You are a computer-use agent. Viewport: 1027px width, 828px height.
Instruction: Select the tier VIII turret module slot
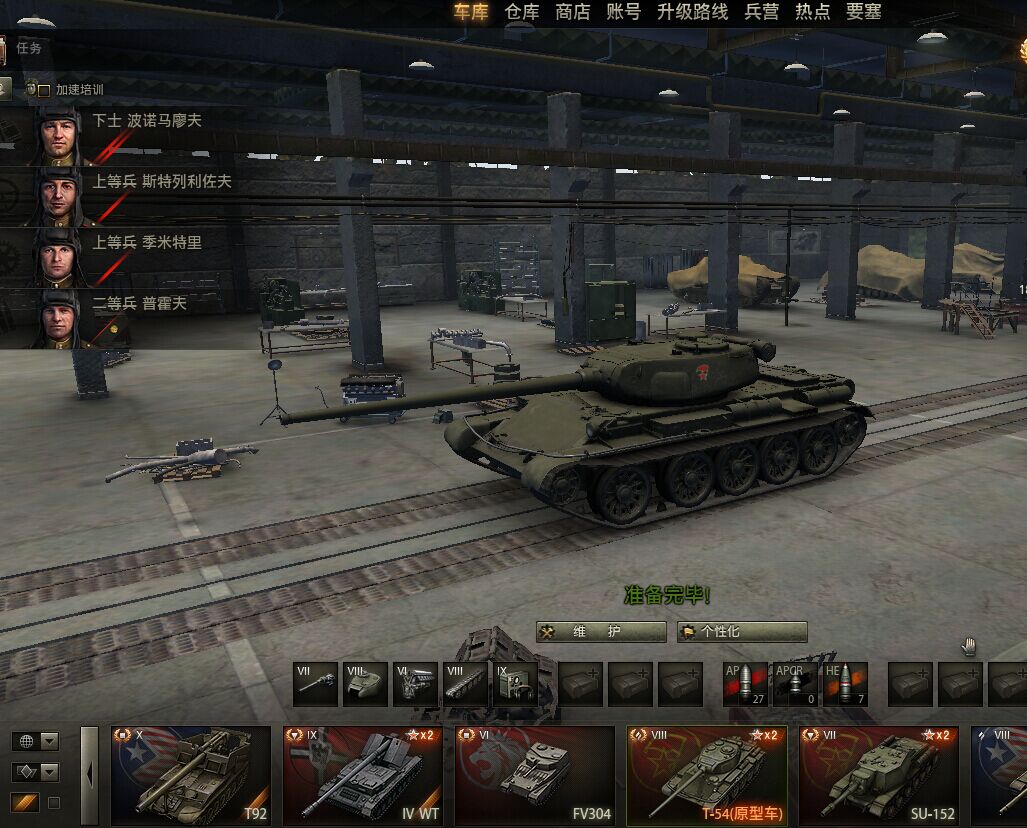coord(365,684)
